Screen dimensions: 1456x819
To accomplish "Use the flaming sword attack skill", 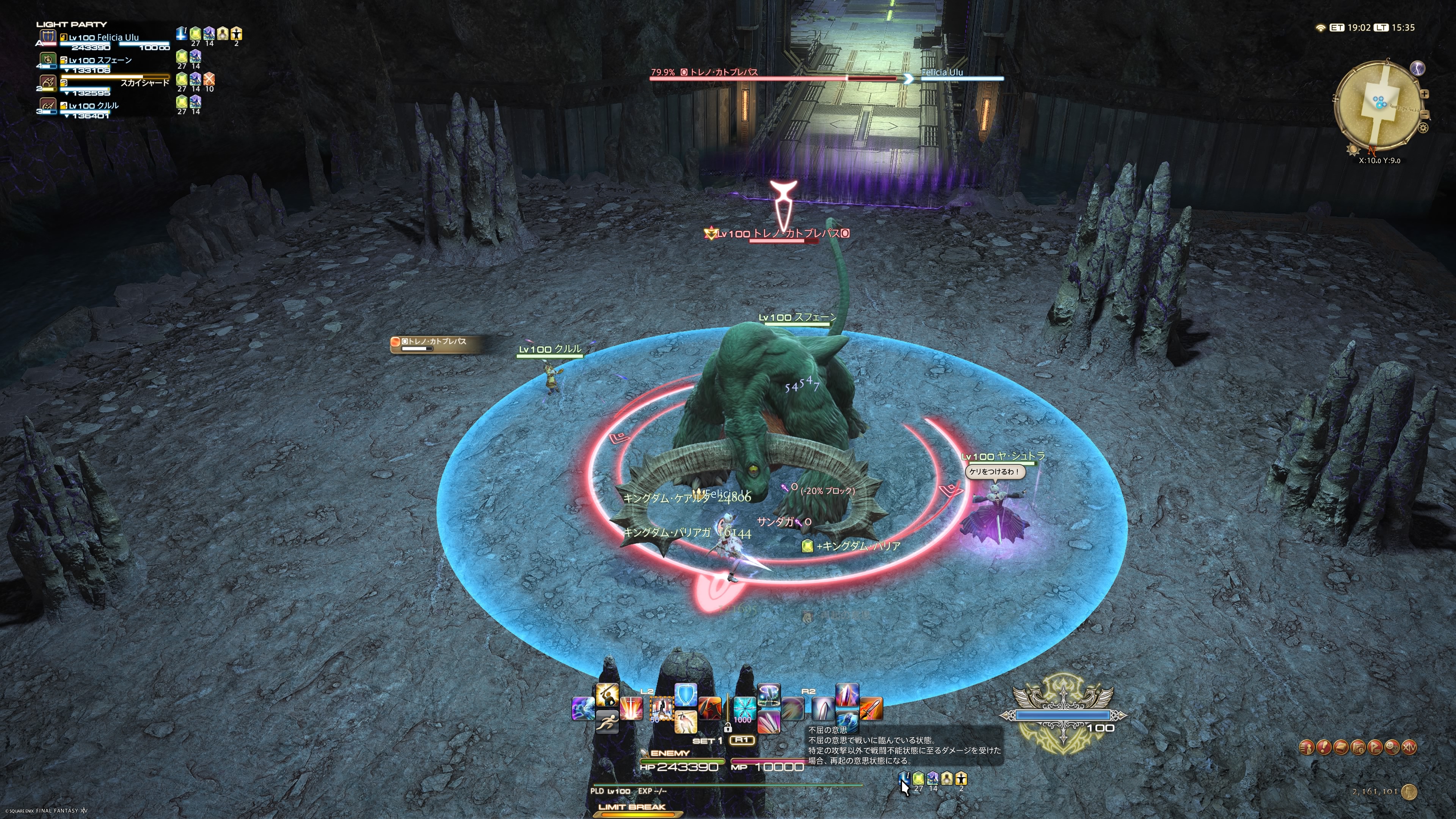I will tap(871, 709).
